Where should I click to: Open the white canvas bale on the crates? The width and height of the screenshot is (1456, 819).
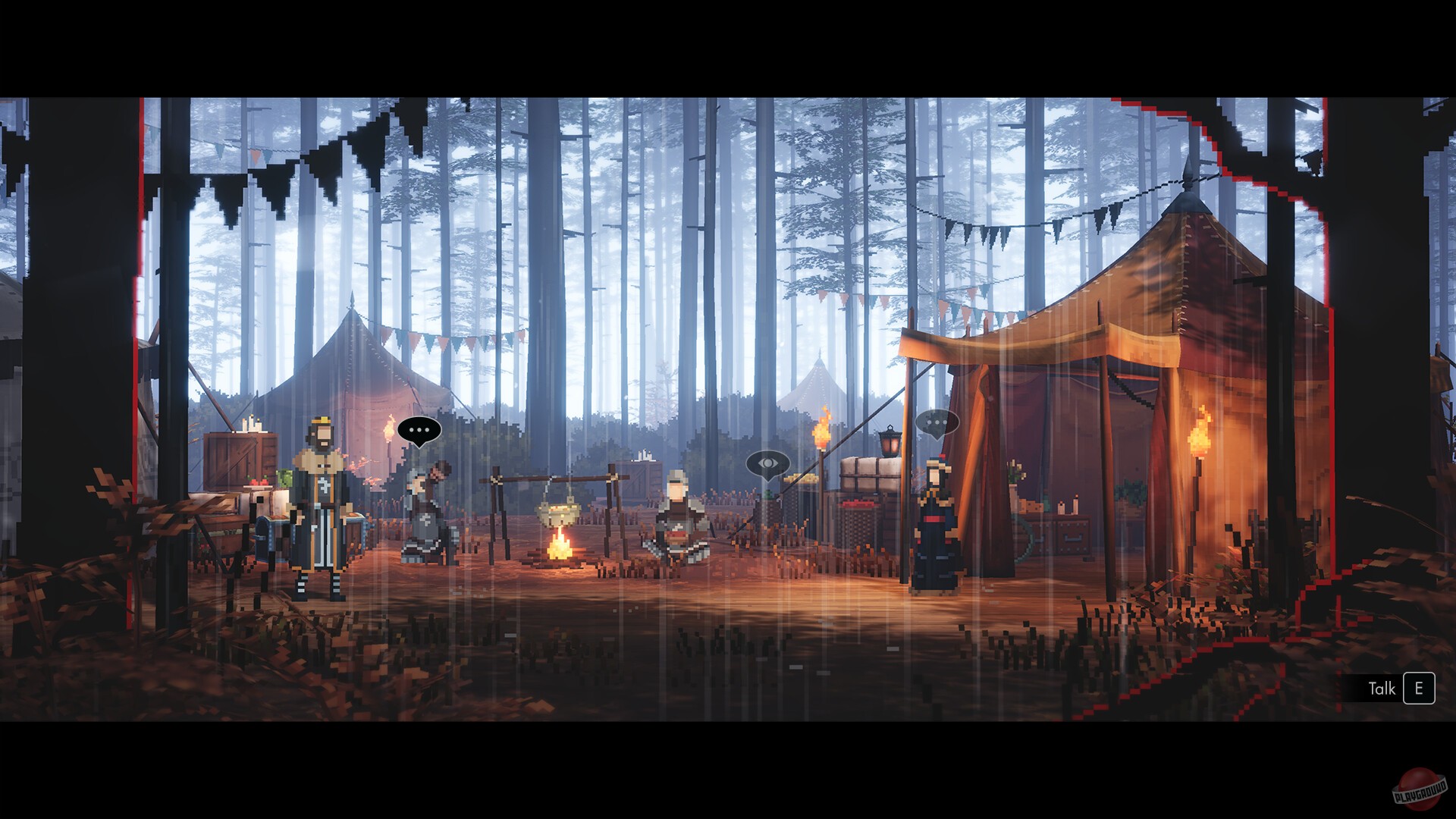pyautogui.click(x=871, y=474)
